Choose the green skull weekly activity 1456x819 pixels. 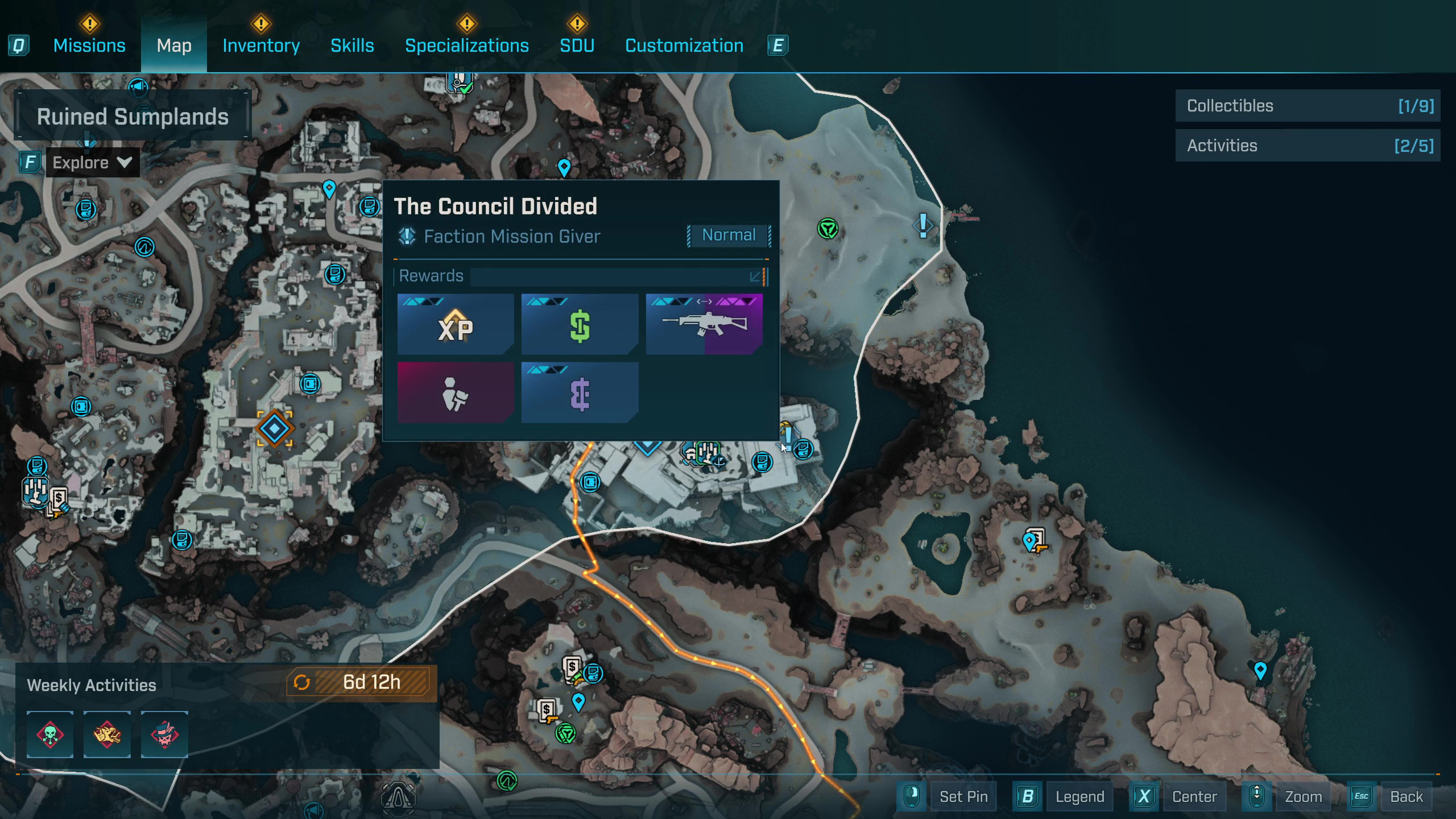(50, 734)
